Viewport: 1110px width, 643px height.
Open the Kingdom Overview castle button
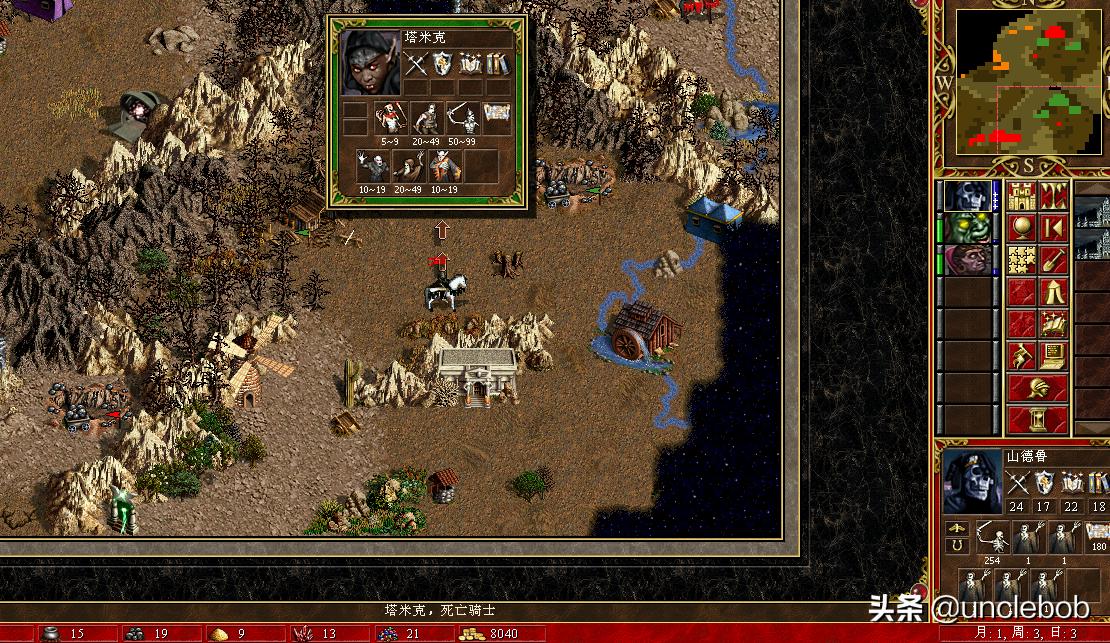tap(1022, 196)
